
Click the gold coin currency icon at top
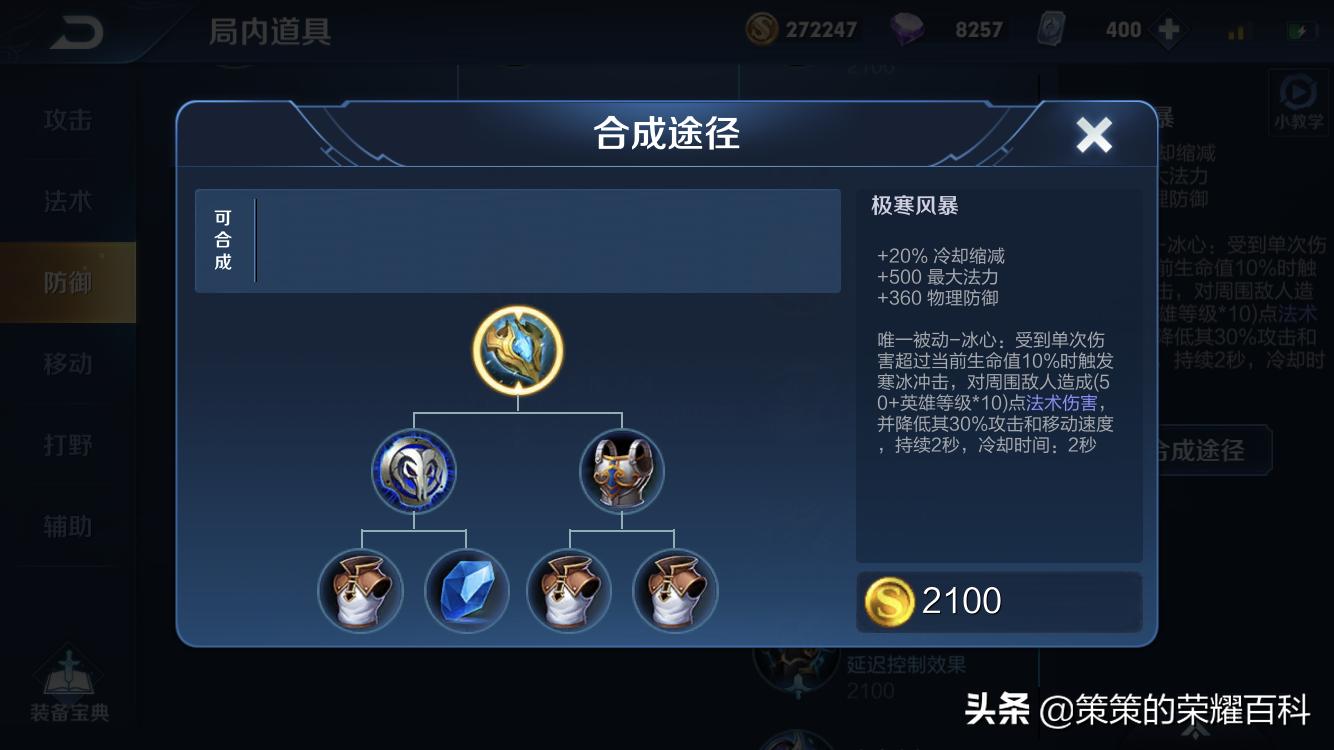(760, 29)
